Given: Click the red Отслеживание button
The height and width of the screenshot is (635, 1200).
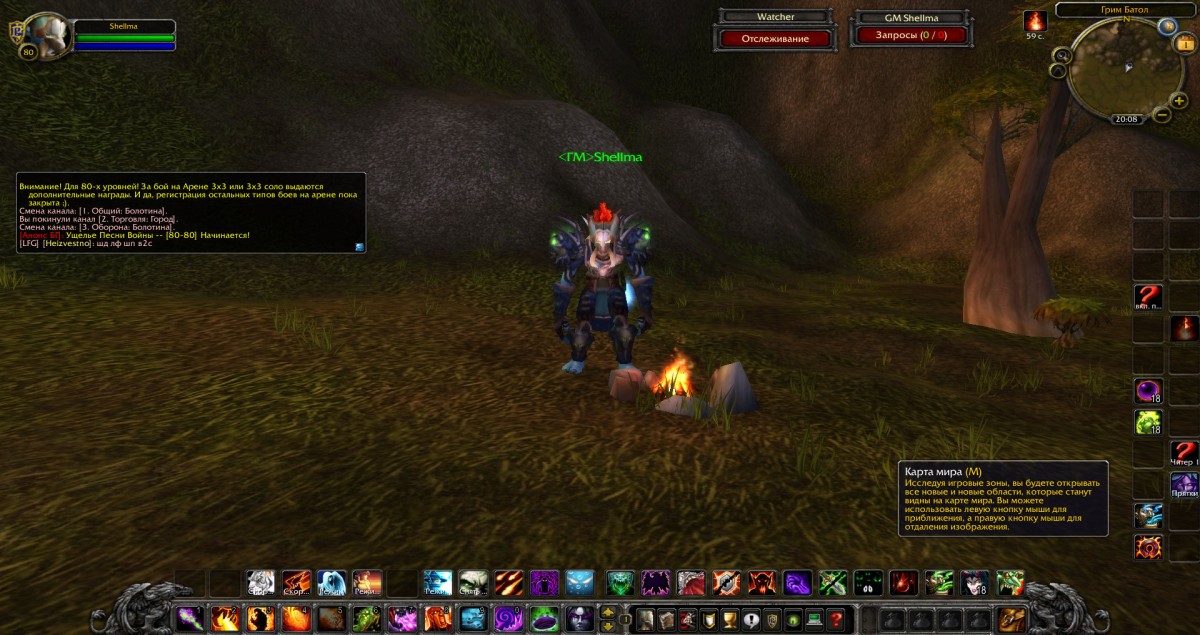Looking at the screenshot, I should point(775,38).
